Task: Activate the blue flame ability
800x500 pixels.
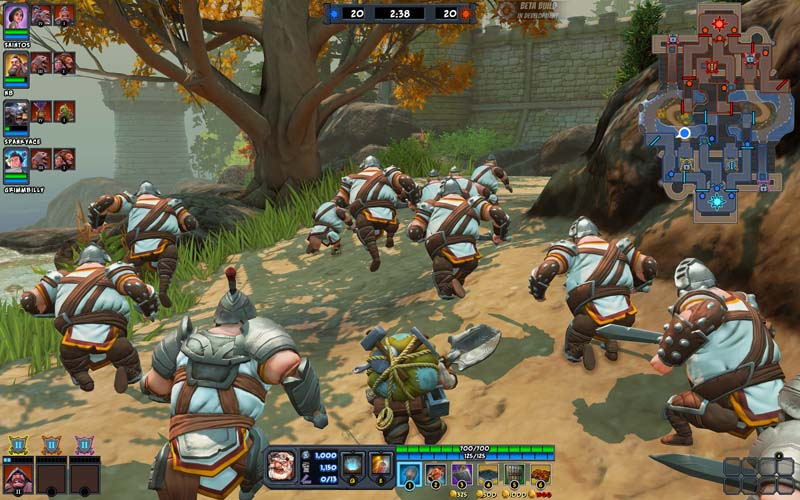Action: pyautogui.click(x=352, y=464)
